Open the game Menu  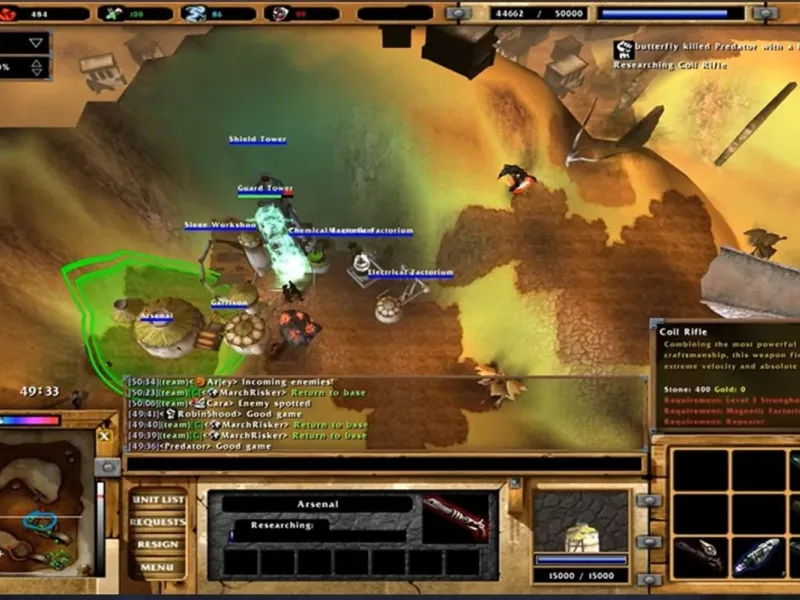coord(158,567)
